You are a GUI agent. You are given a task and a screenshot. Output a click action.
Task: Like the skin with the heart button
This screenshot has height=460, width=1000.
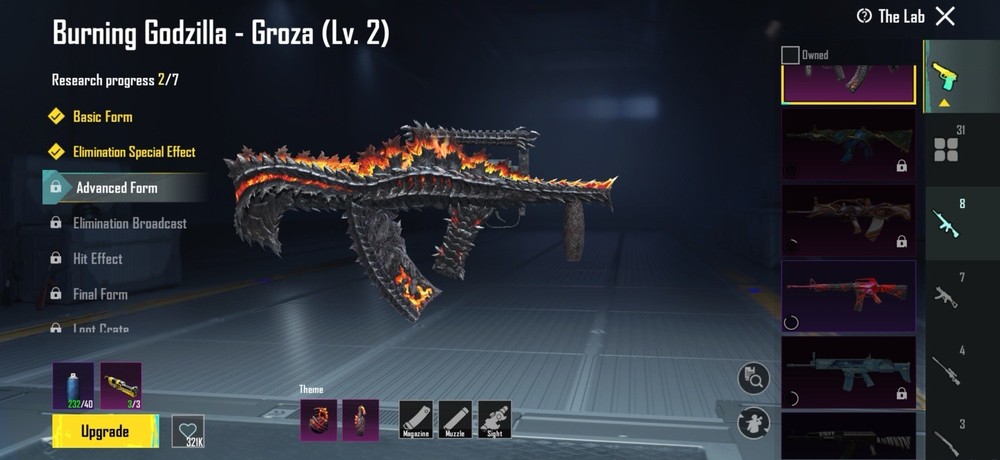click(188, 430)
